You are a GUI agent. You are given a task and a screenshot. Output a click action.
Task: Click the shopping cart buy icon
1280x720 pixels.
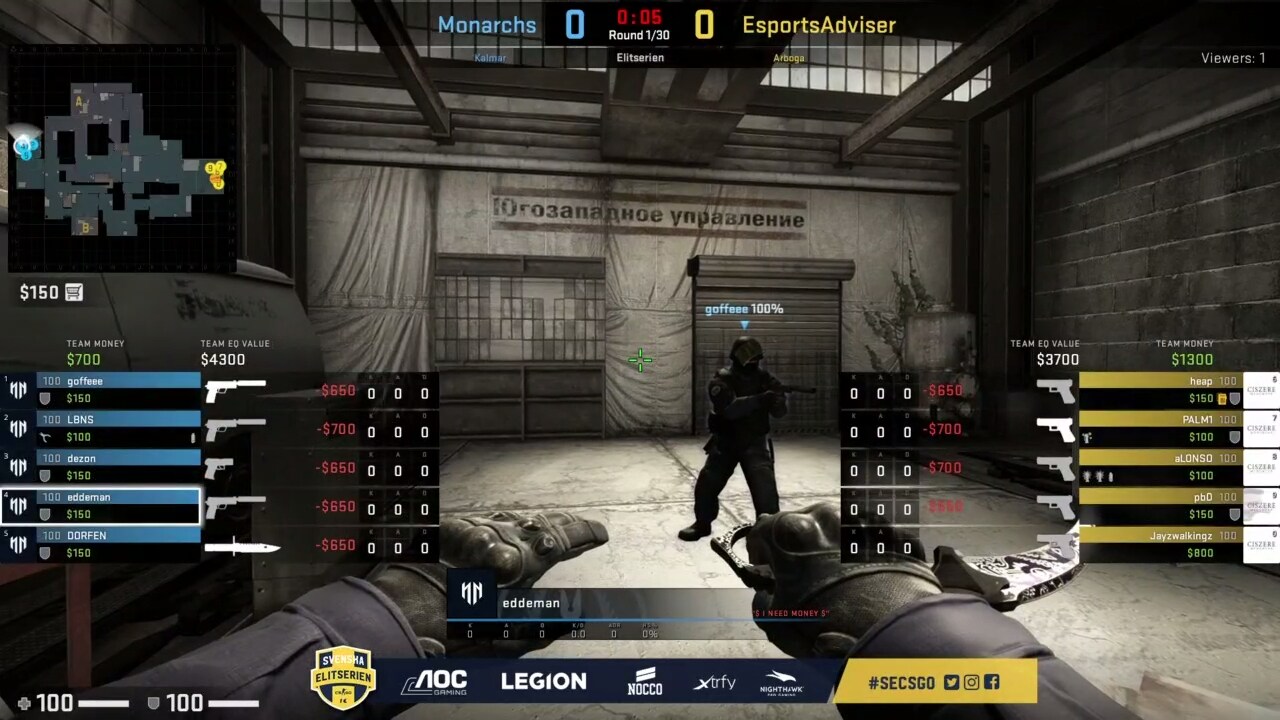pyautogui.click(x=75, y=293)
